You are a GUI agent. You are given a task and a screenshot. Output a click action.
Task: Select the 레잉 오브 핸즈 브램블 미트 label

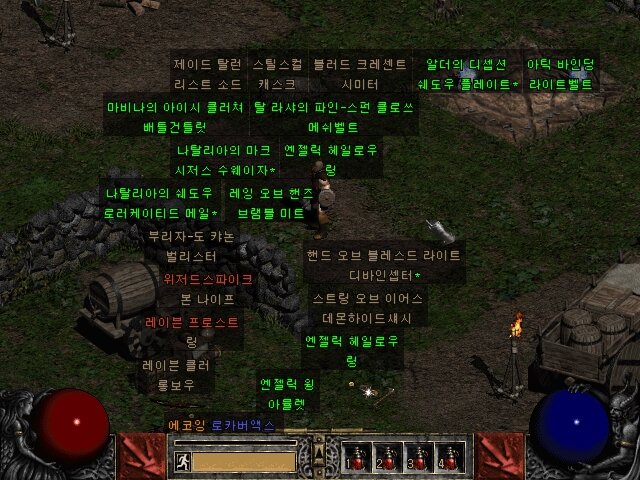(270, 202)
